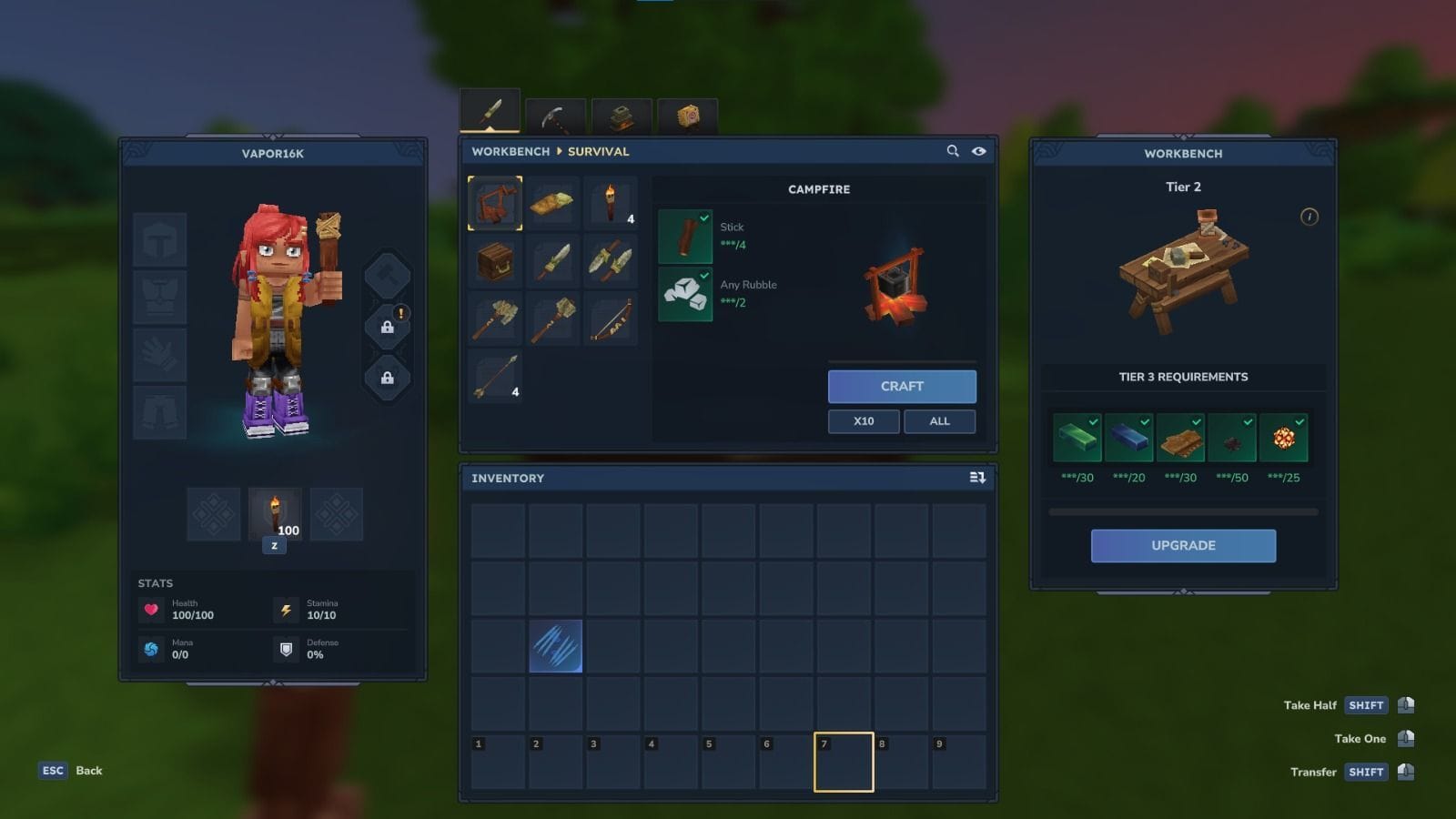Open recipe search via the magnifier icon
This screenshot has height=819, width=1456.
pyautogui.click(x=952, y=151)
